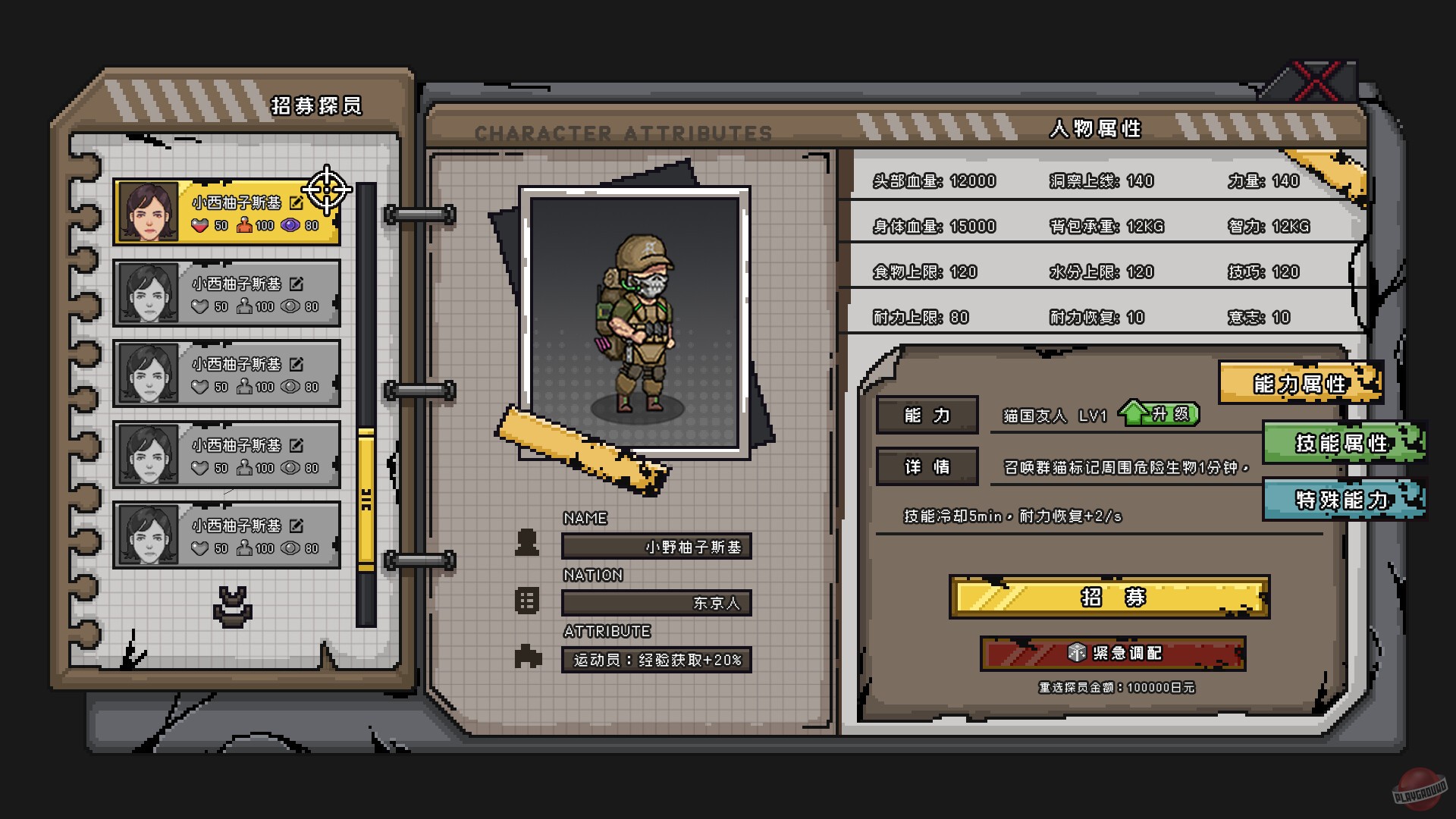Click the briefcase icon beside the ATTRIBUTE field
The height and width of the screenshot is (819, 1456).
tap(527, 657)
